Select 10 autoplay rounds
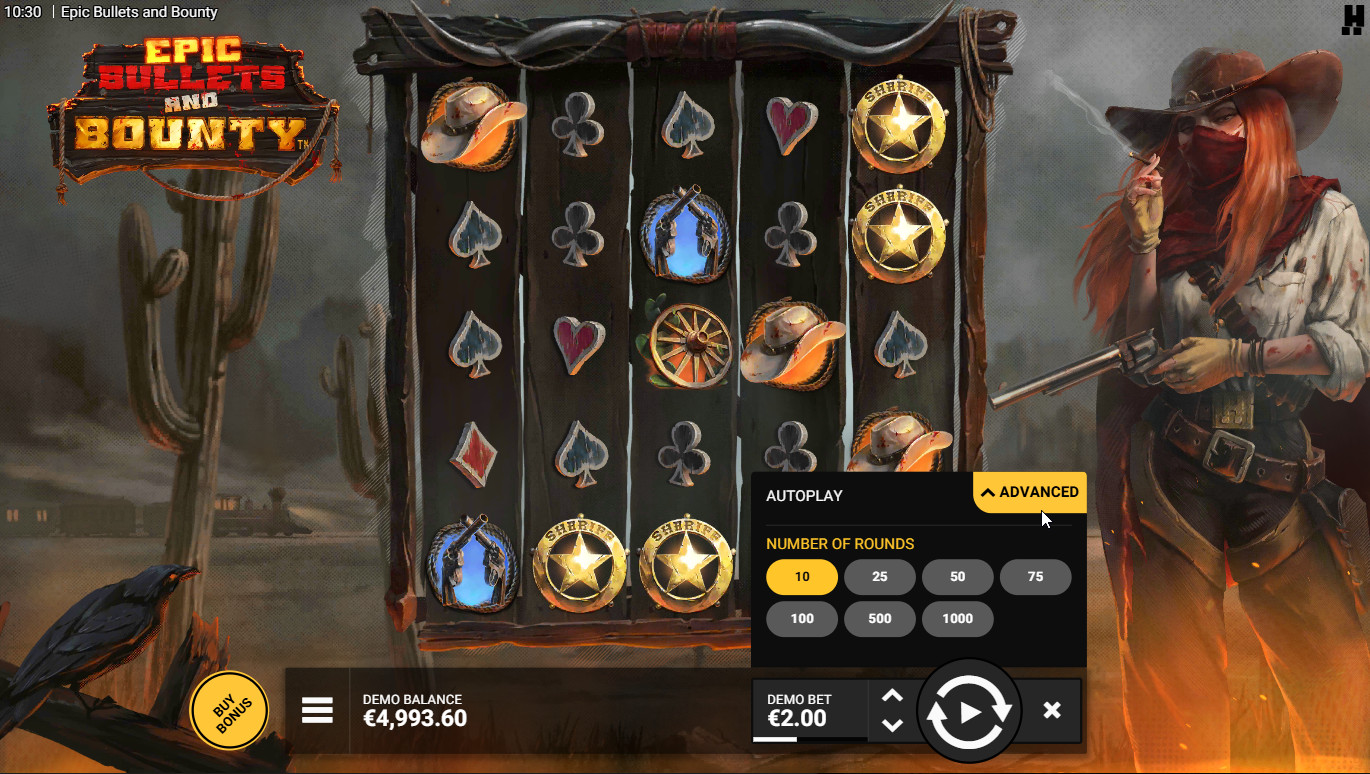The image size is (1370, 774). pyautogui.click(x=802, y=577)
